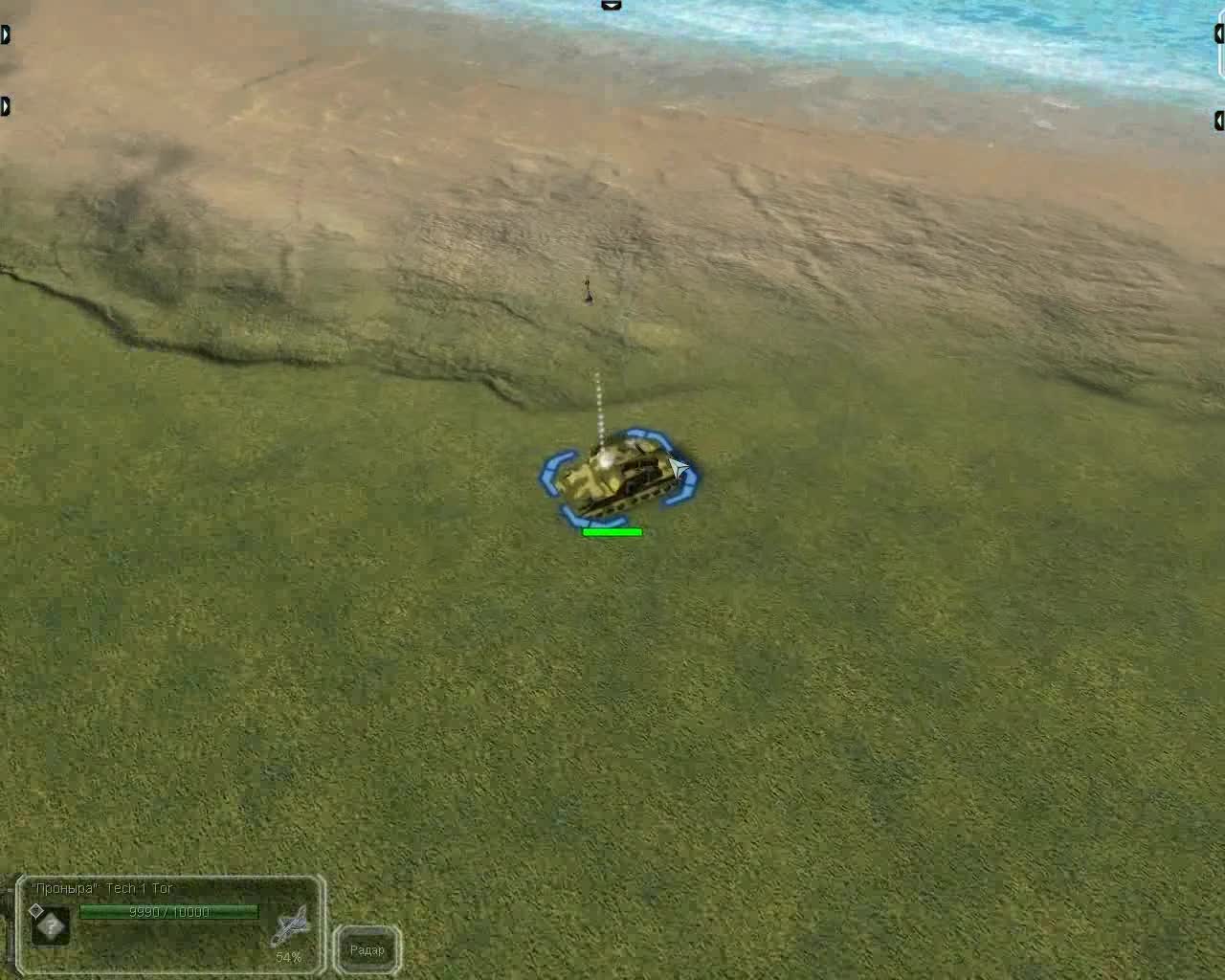Click the lower arrow marker on left screen edge
Image resolution: width=1225 pixels, height=980 pixels.
pos(5,106)
